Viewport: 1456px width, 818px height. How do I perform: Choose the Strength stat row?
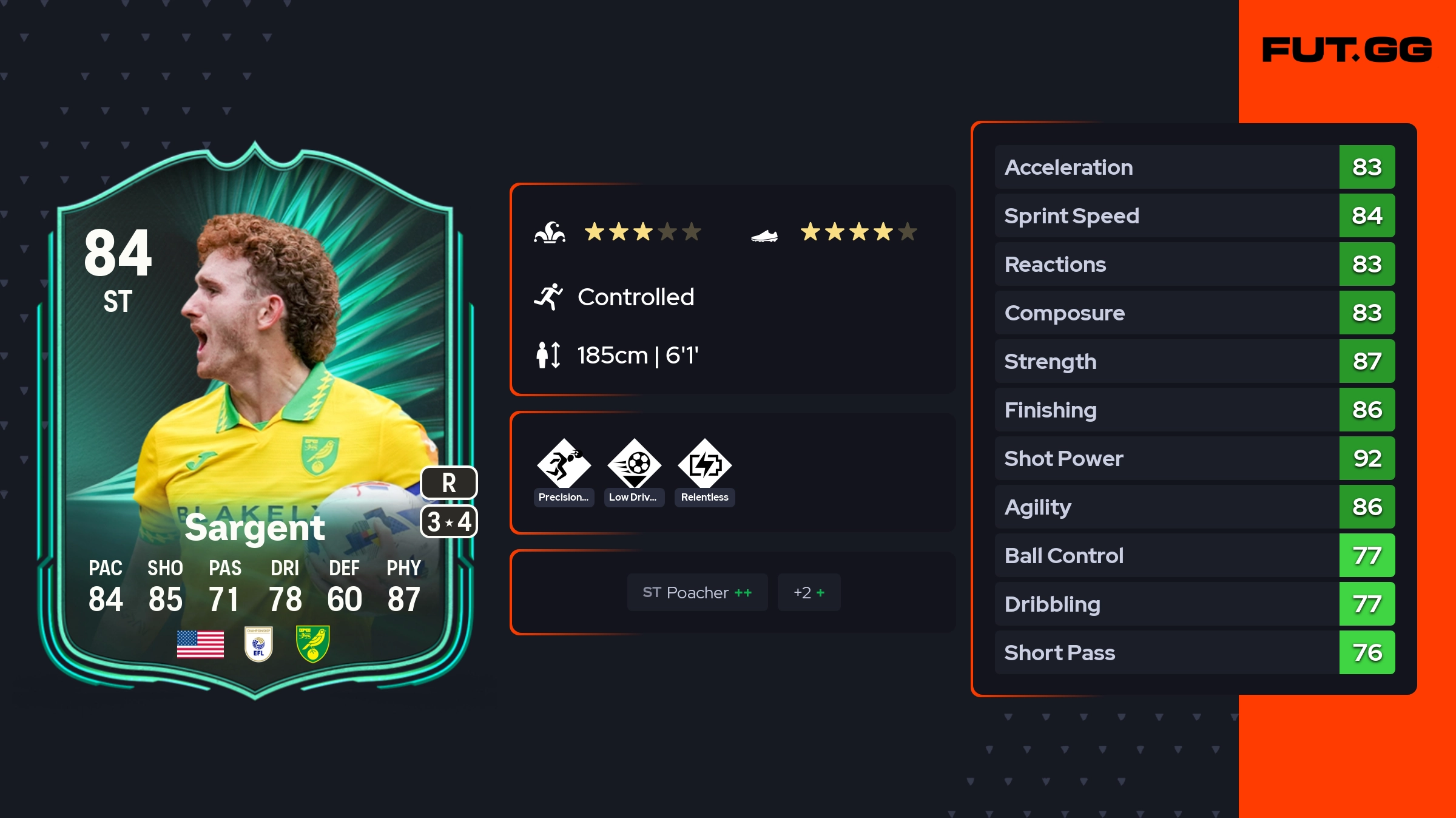1194,361
